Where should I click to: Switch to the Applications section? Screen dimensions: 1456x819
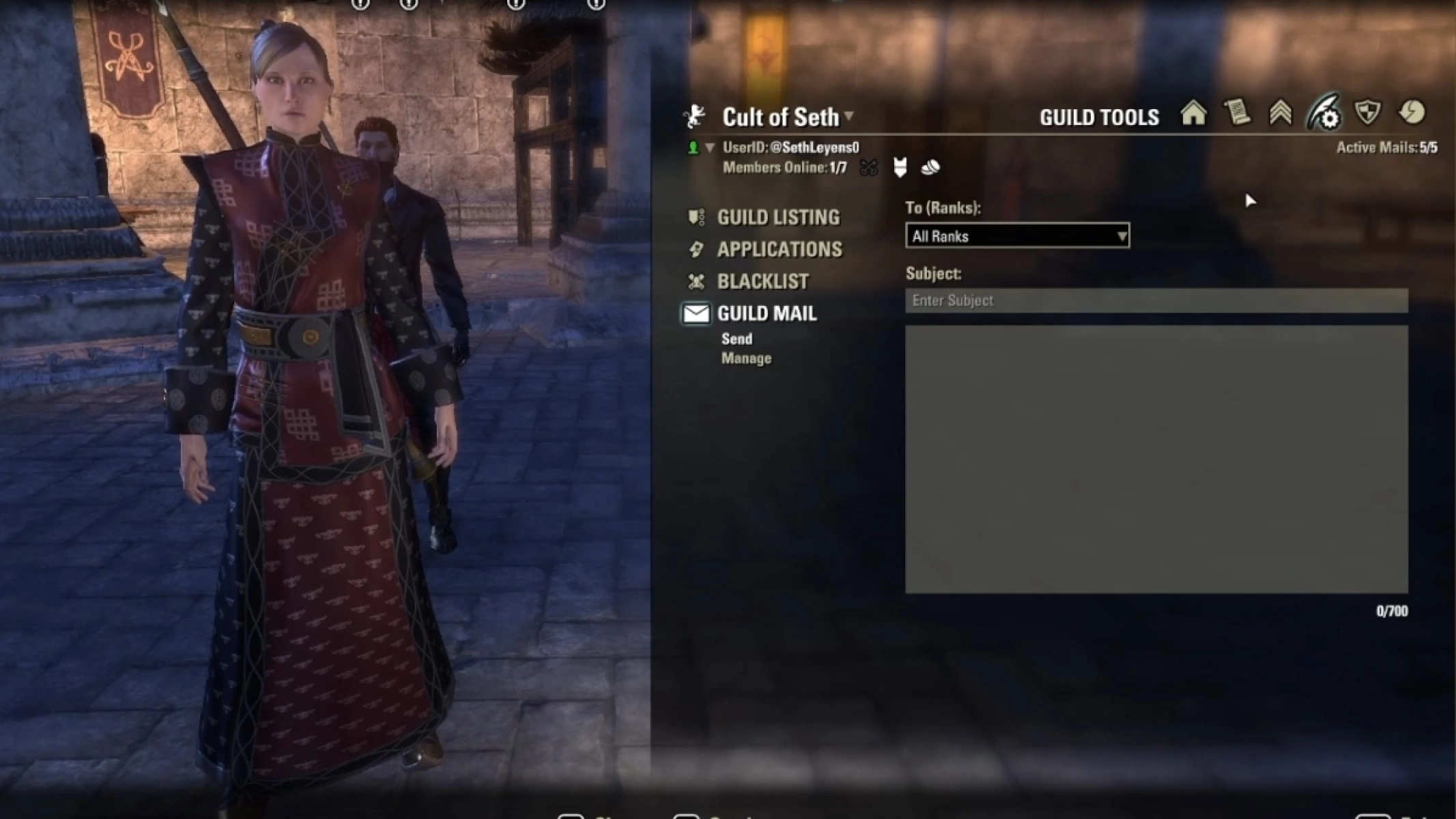tap(779, 249)
